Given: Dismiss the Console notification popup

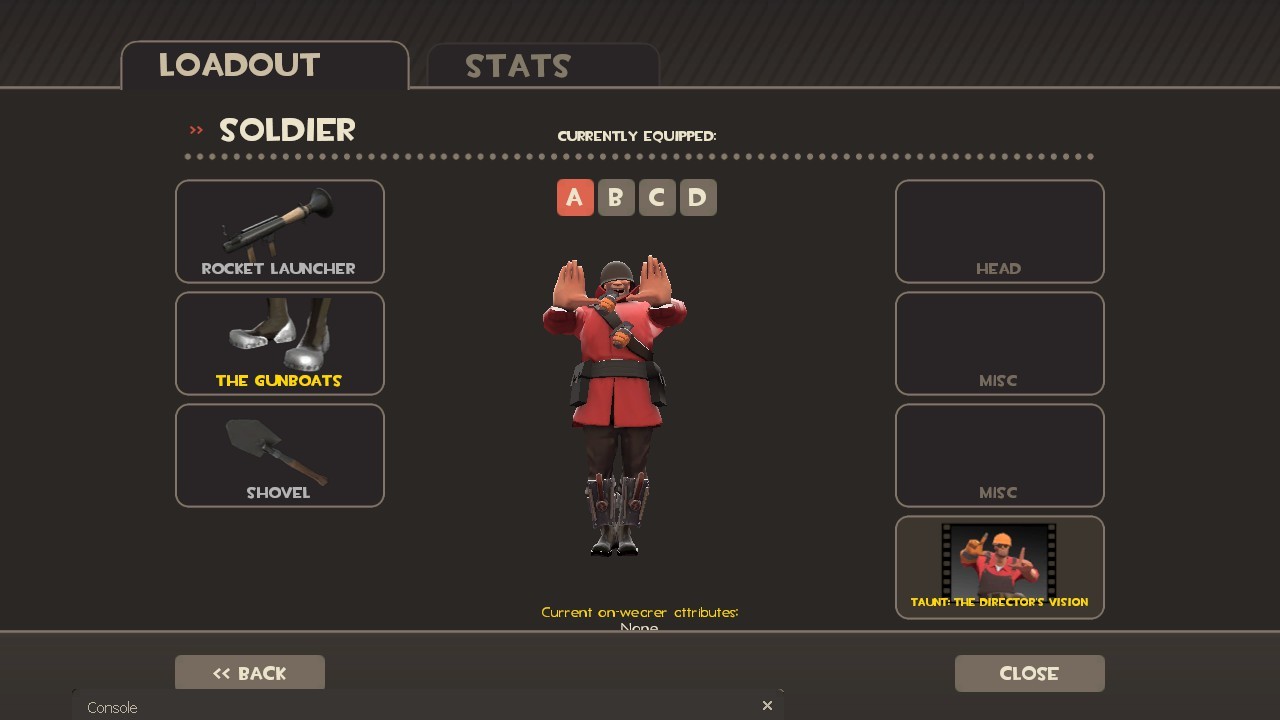Looking at the screenshot, I should coord(767,705).
